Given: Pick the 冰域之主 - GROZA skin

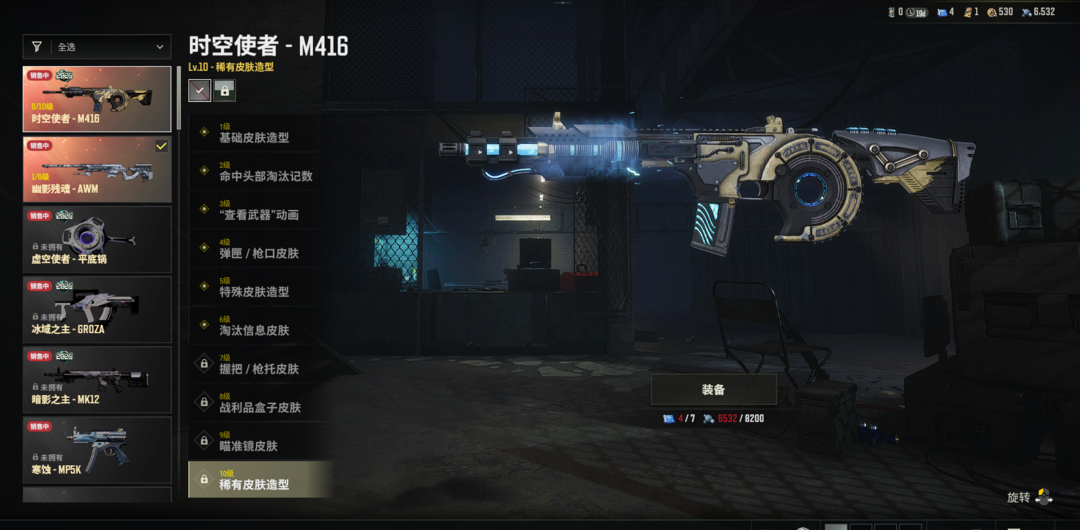Looking at the screenshot, I should (97, 309).
